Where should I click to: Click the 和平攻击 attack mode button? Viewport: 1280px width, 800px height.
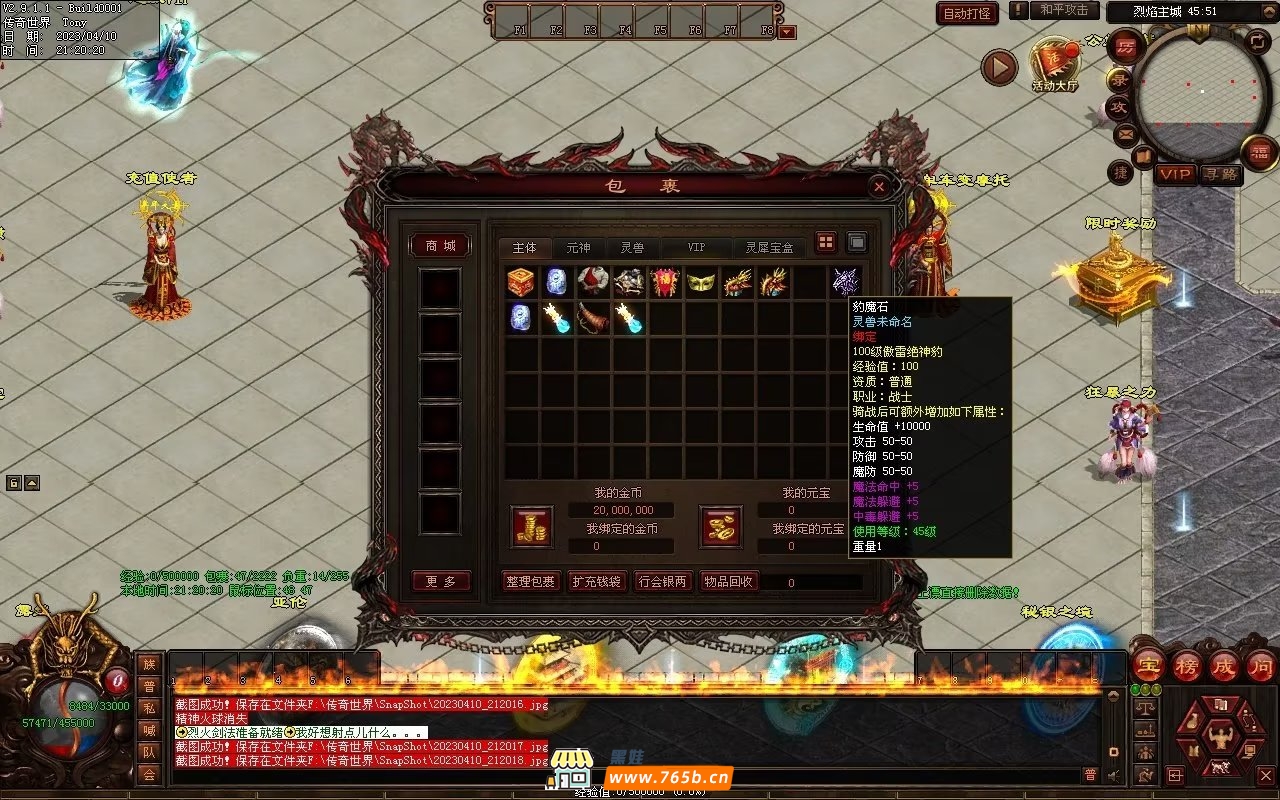(1064, 10)
